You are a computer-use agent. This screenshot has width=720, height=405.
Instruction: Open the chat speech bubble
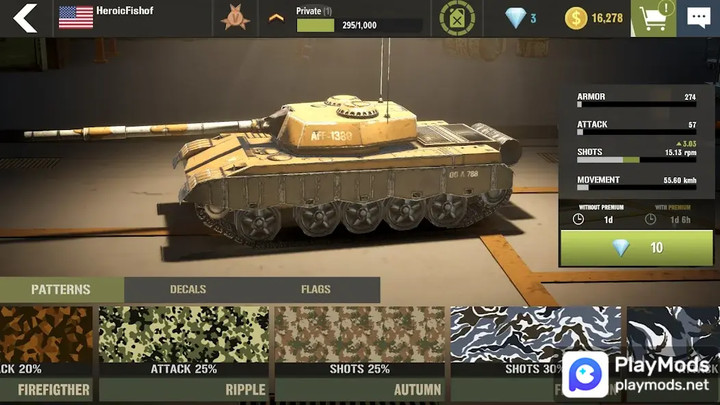coord(699,18)
